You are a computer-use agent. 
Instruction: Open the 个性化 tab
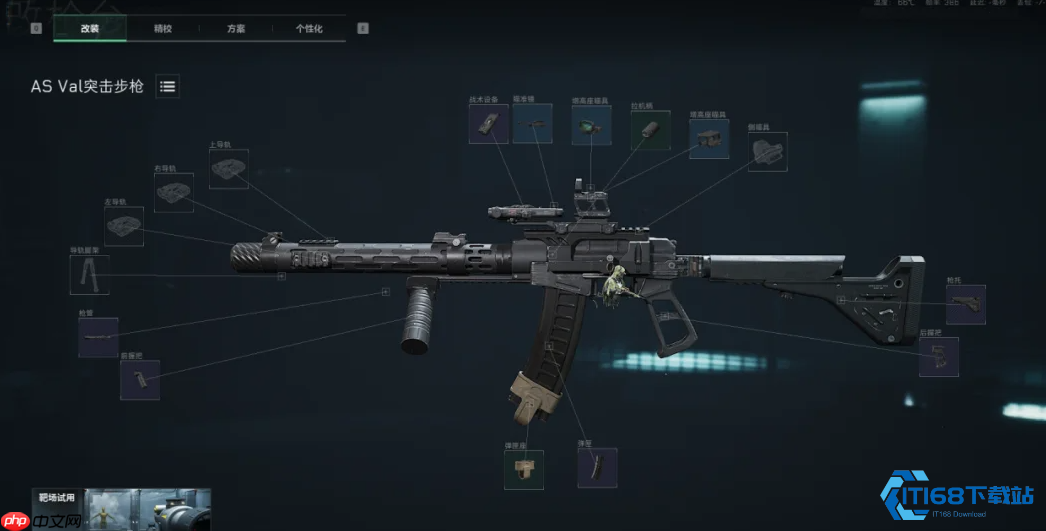309,29
